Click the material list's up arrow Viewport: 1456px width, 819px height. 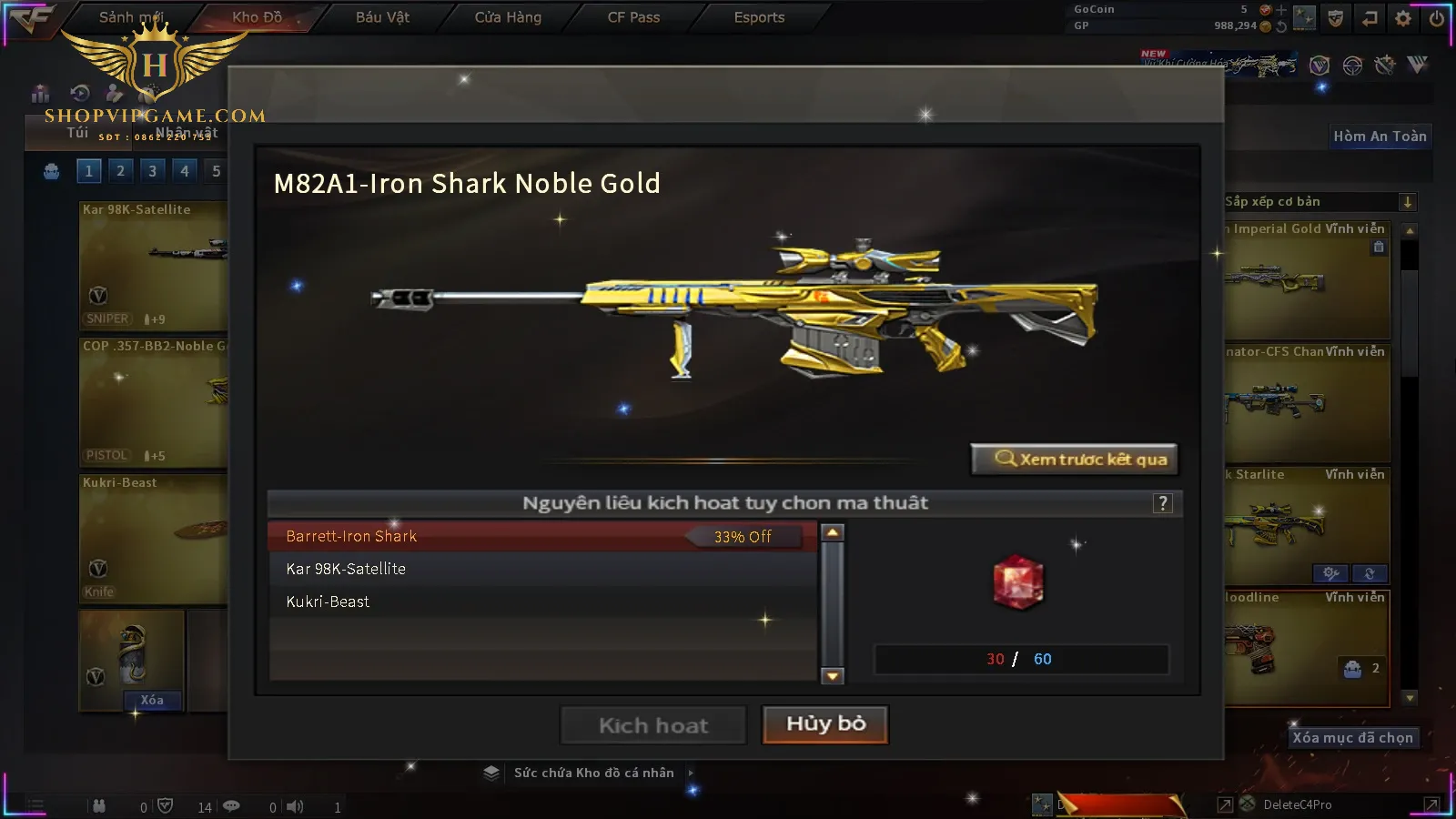[833, 532]
